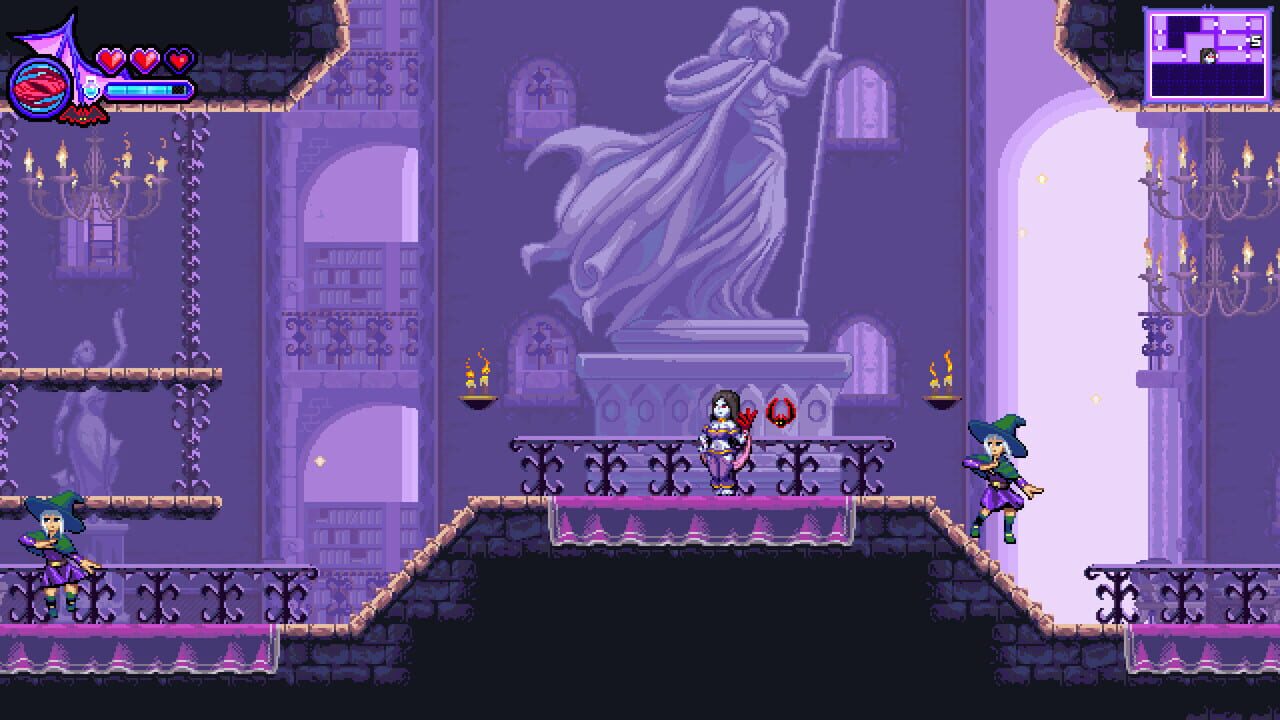The height and width of the screenshot is (720, 1280).
Task: Click the third heart showing partial damage
Action: [x=178, y=60]
